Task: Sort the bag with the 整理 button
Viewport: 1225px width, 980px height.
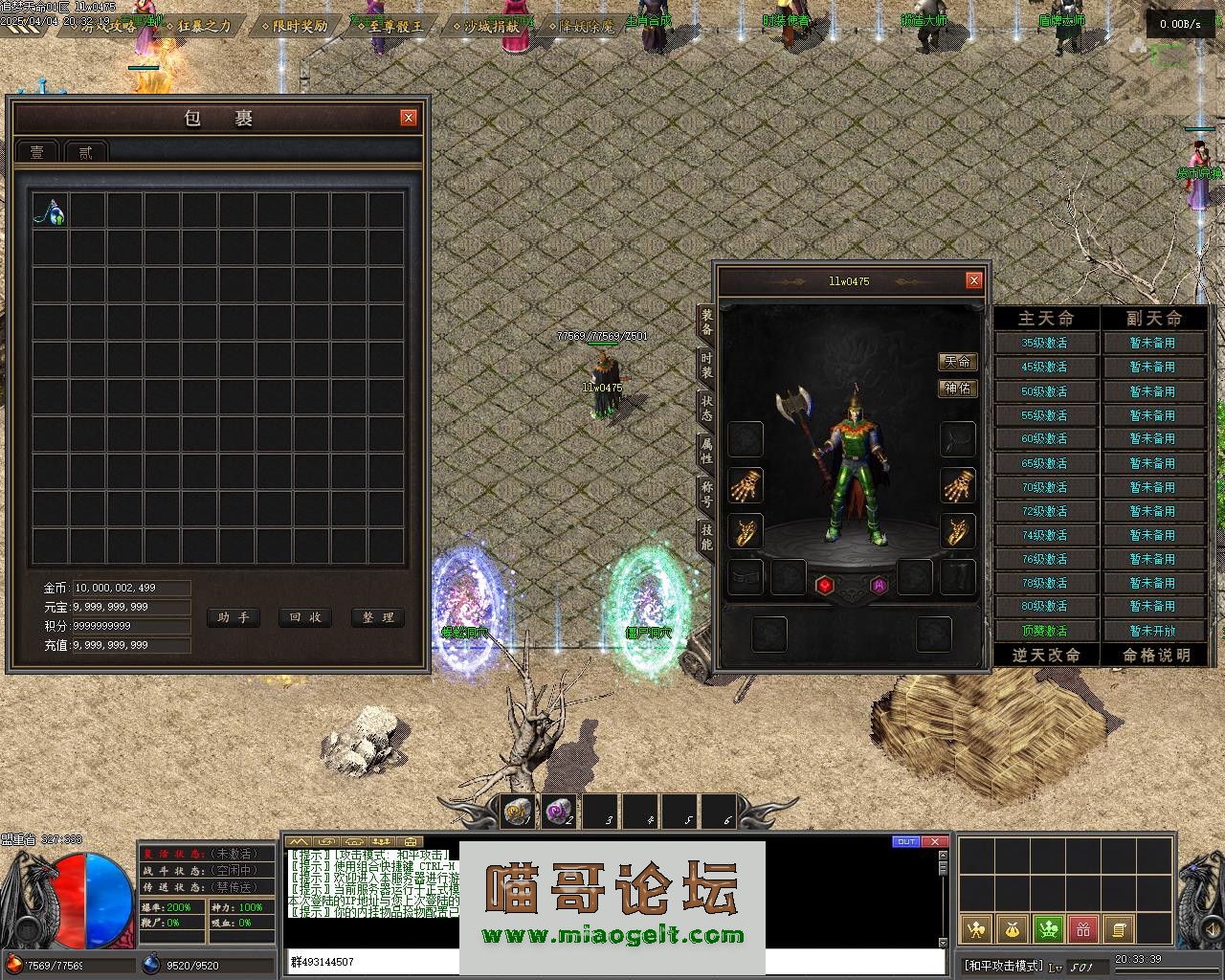Action: (378, 617)
